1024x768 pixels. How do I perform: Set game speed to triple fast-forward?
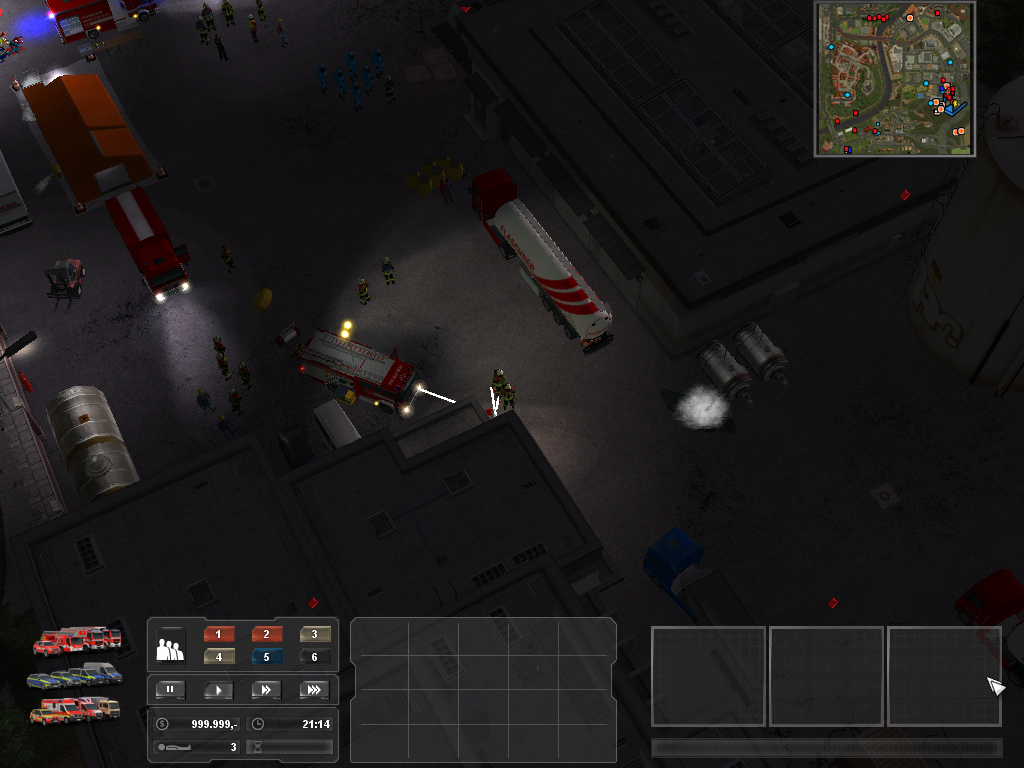(314, 689)
